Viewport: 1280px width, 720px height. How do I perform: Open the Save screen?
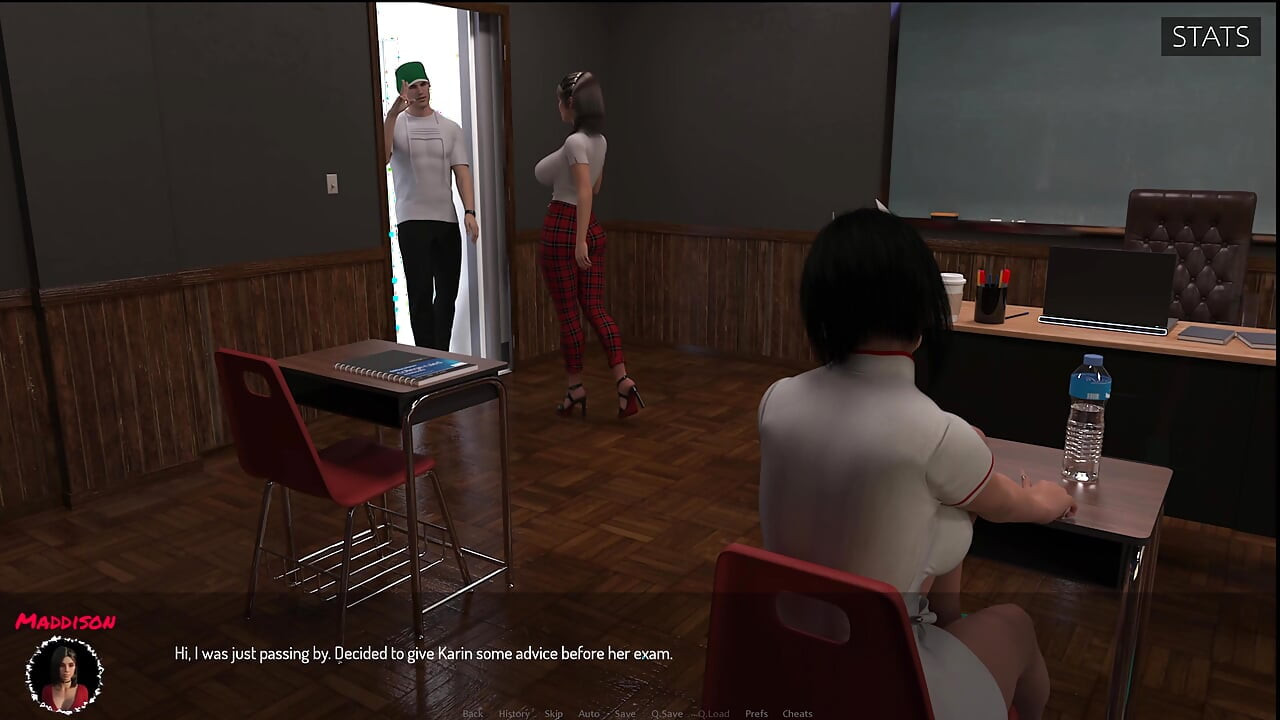(x=625, y=713)
